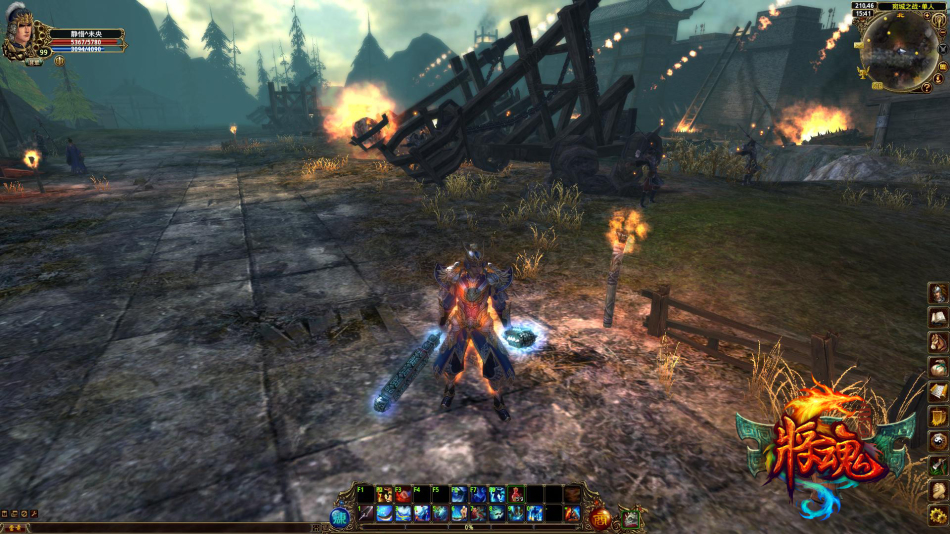Screen dimensions: 950x534
Task: Click the small round gold button under the health bars
Action: pyautogui.click(x=59, y=60)
